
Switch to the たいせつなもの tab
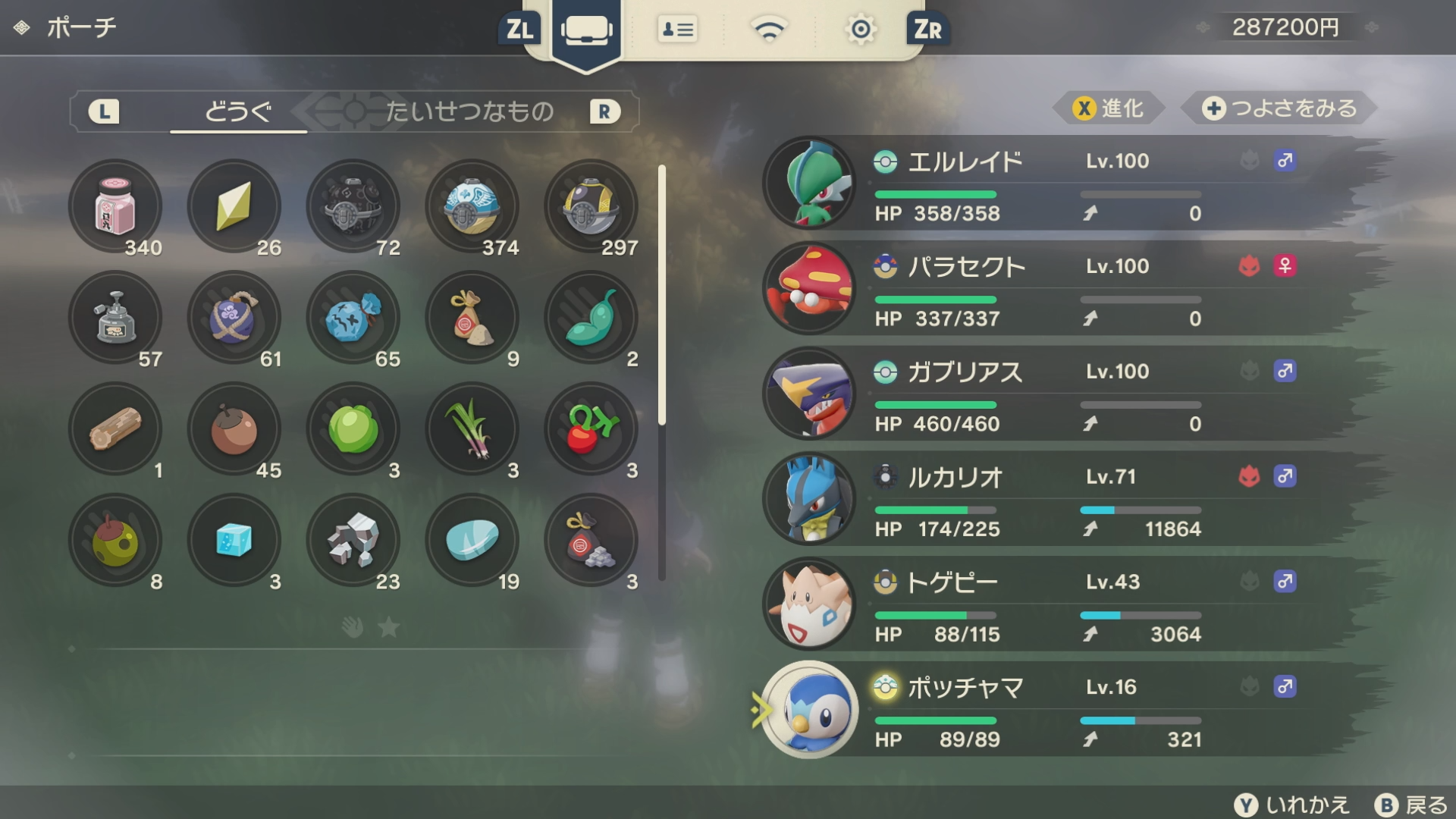tap(469, 111)
